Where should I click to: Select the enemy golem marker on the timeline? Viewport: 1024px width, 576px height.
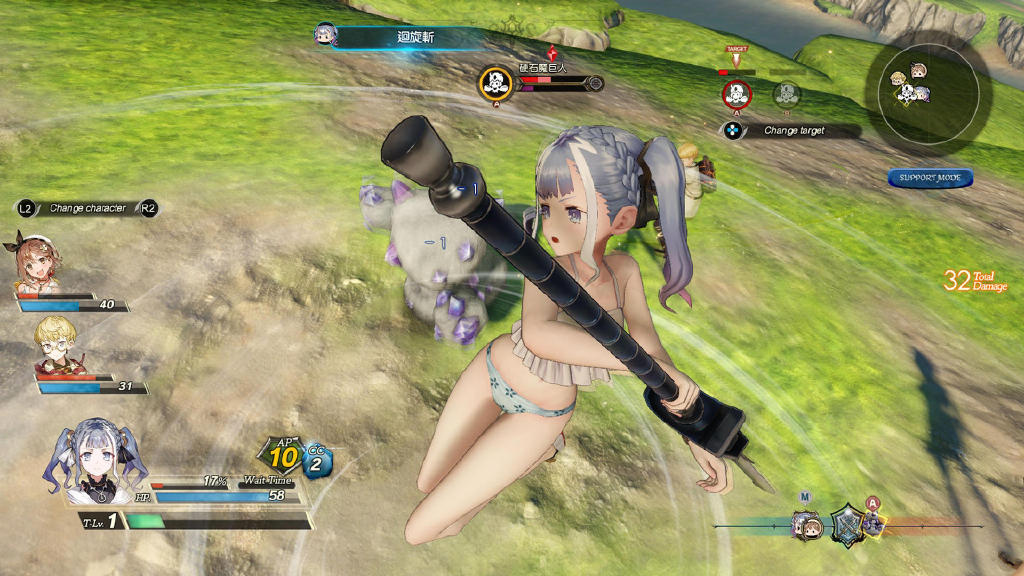(873, 522)
